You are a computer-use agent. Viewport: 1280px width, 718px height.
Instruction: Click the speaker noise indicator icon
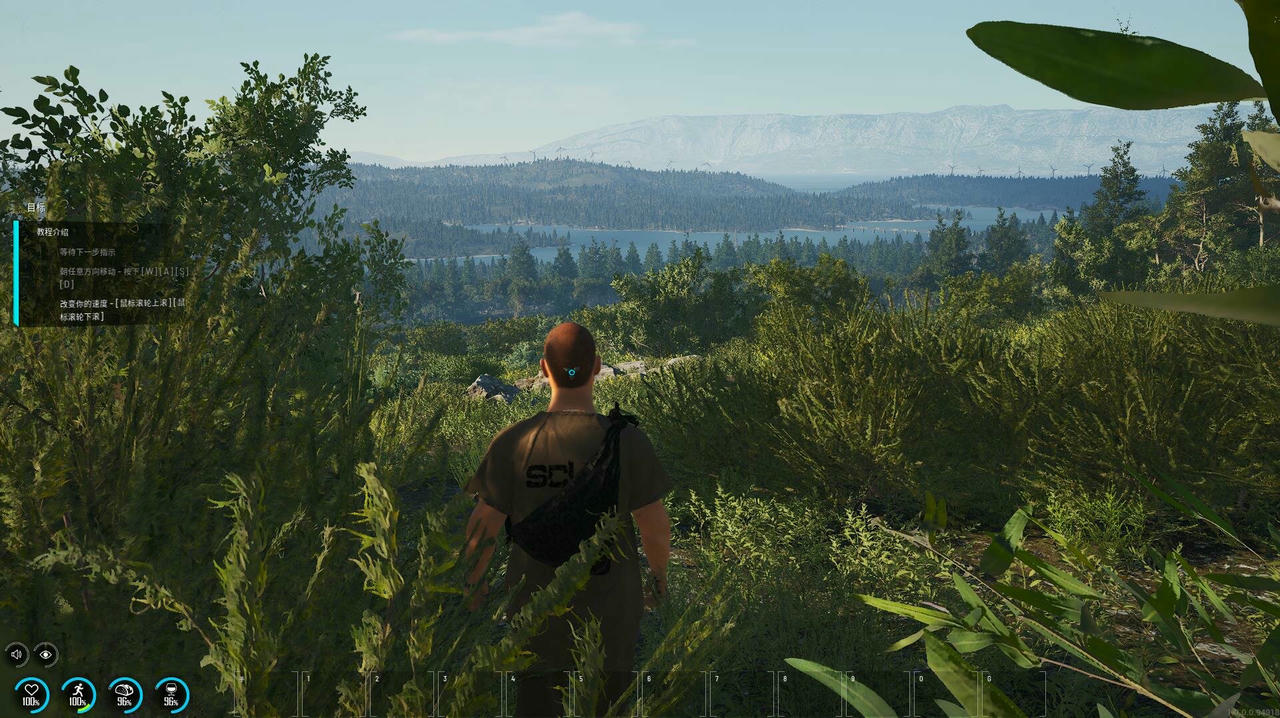pos(16,655)
